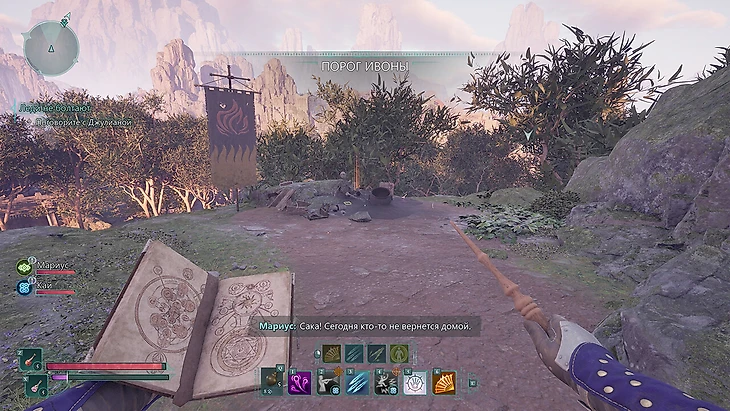
Task: Cast the blue ice shards ability
Action: [x=356, y=381]
